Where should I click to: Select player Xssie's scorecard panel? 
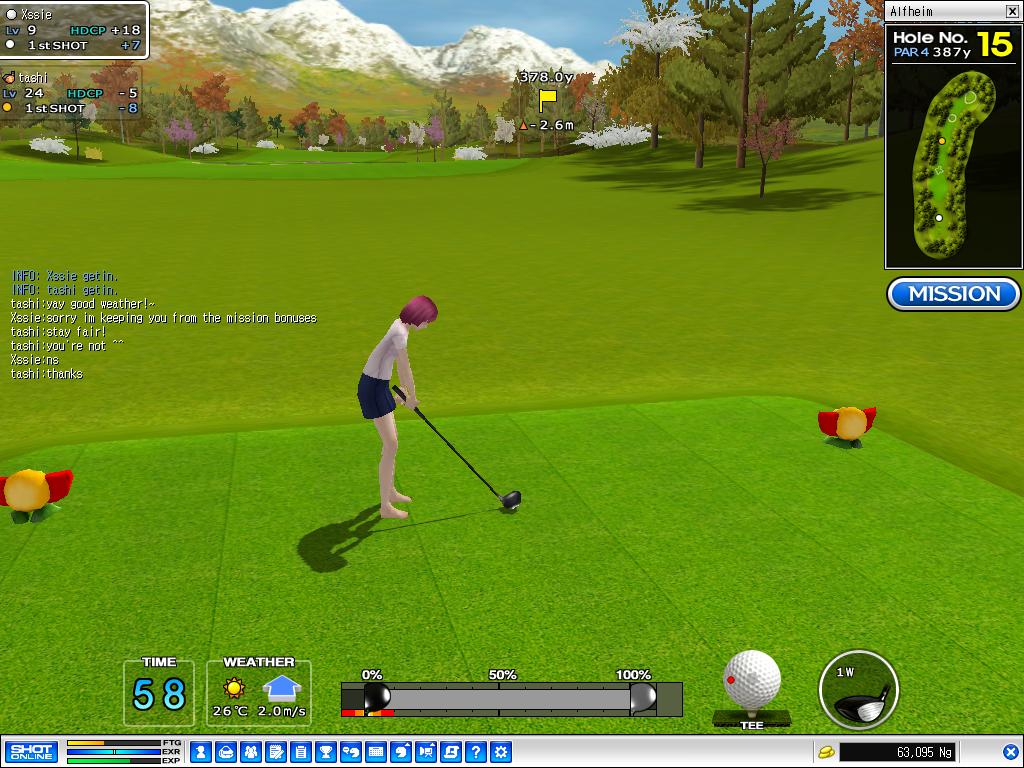pyautogui.click(x=74, y=30)
